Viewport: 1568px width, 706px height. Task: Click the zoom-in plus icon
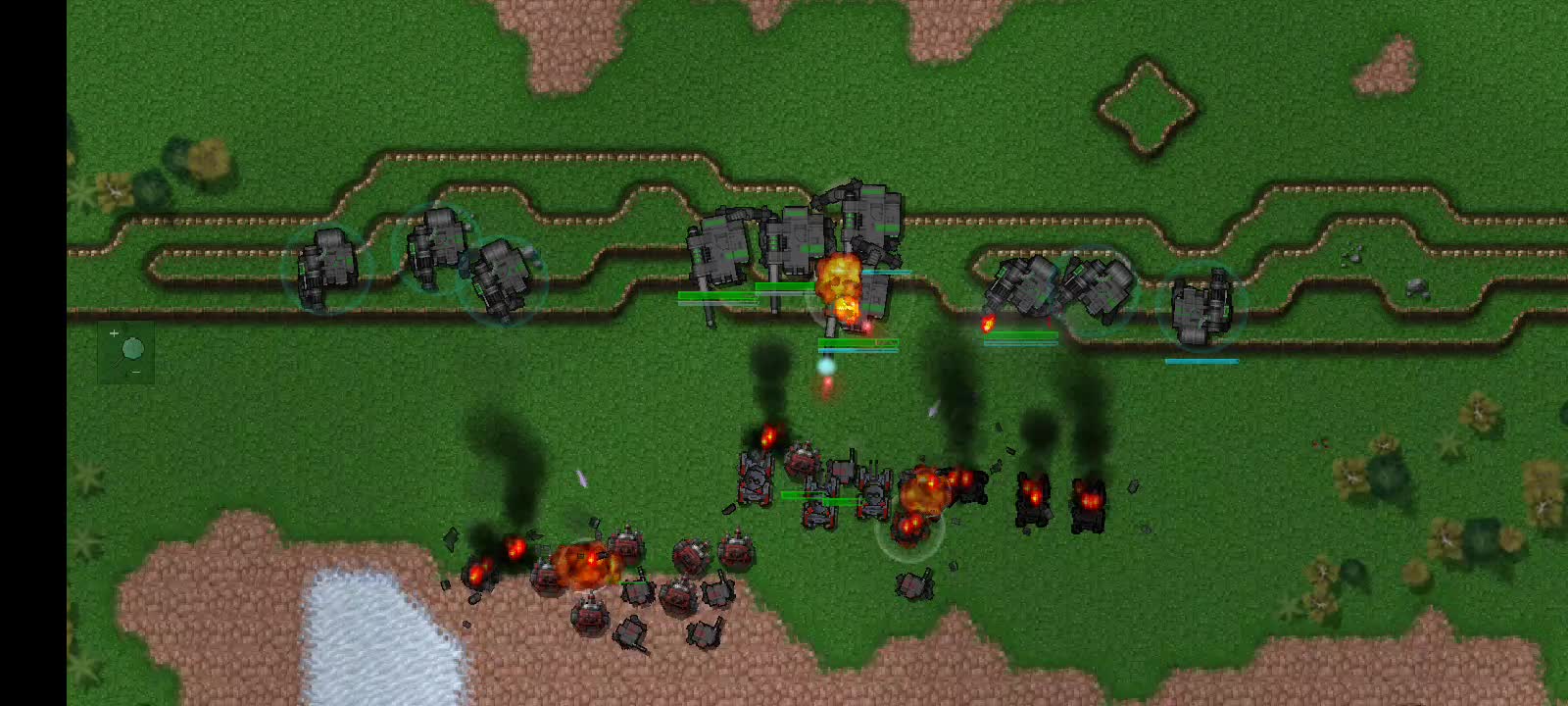114,333
